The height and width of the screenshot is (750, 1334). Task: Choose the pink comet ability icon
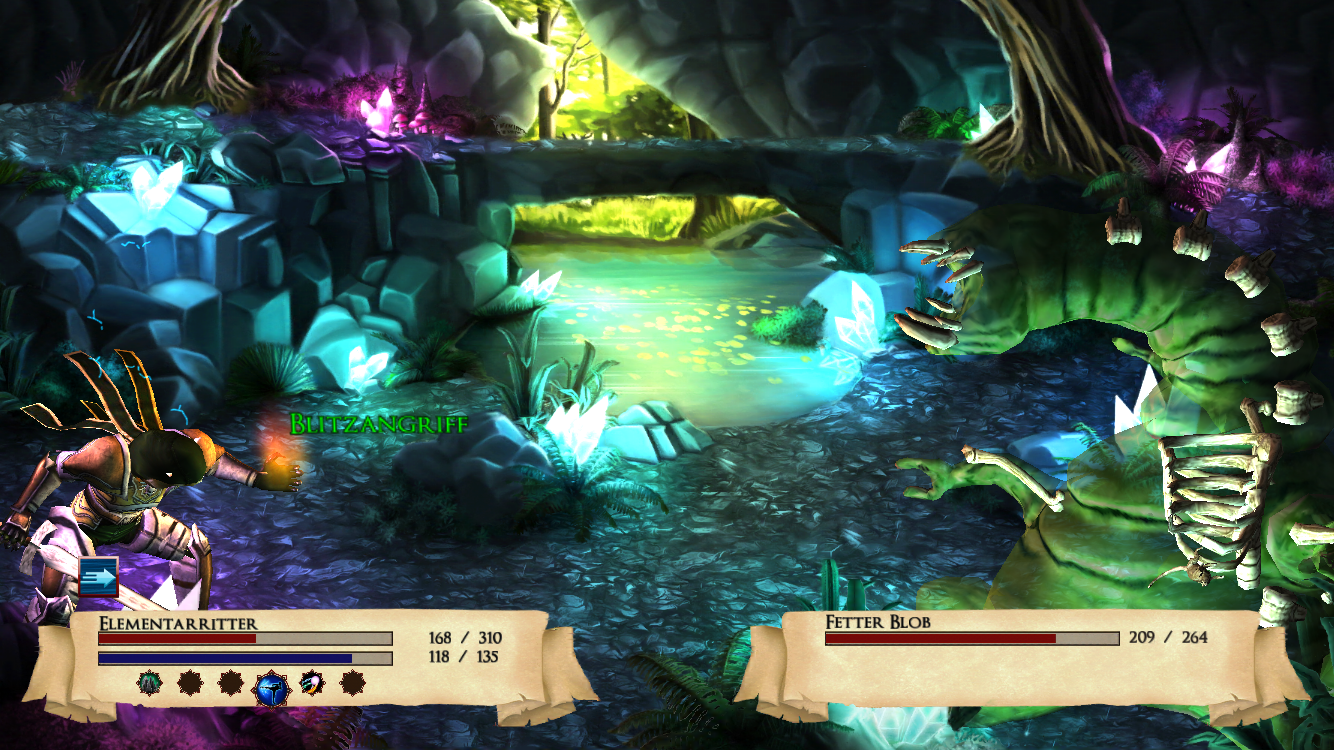click(311, 683)
